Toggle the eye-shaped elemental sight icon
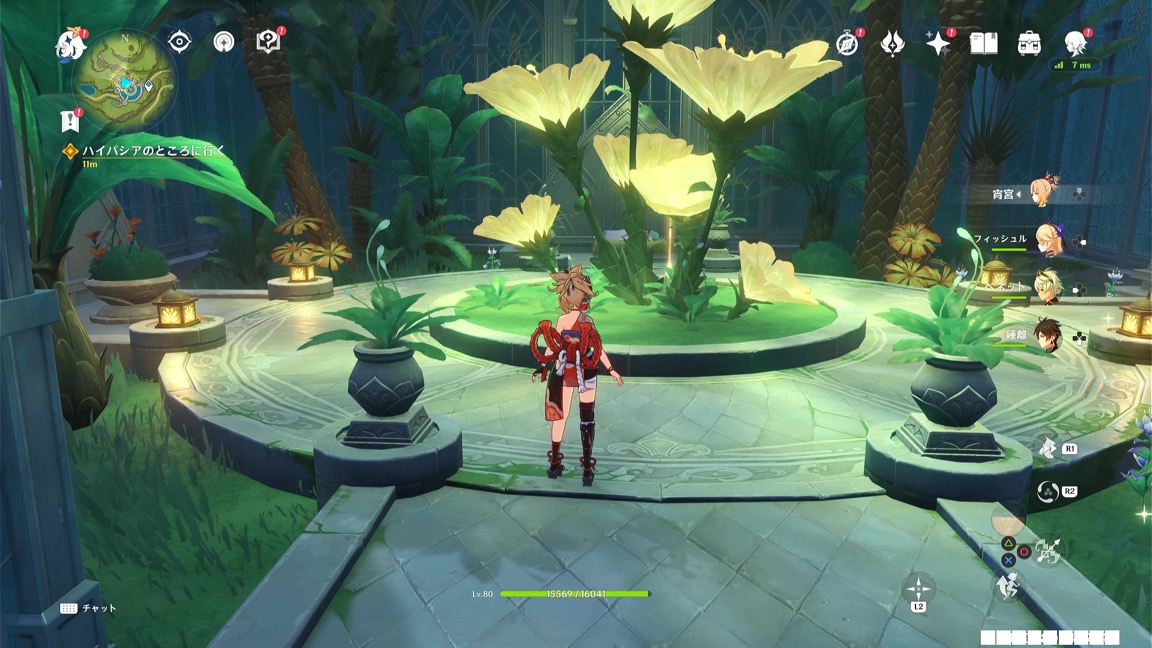This screenshot has width=1152, height=648. [180, 41]
